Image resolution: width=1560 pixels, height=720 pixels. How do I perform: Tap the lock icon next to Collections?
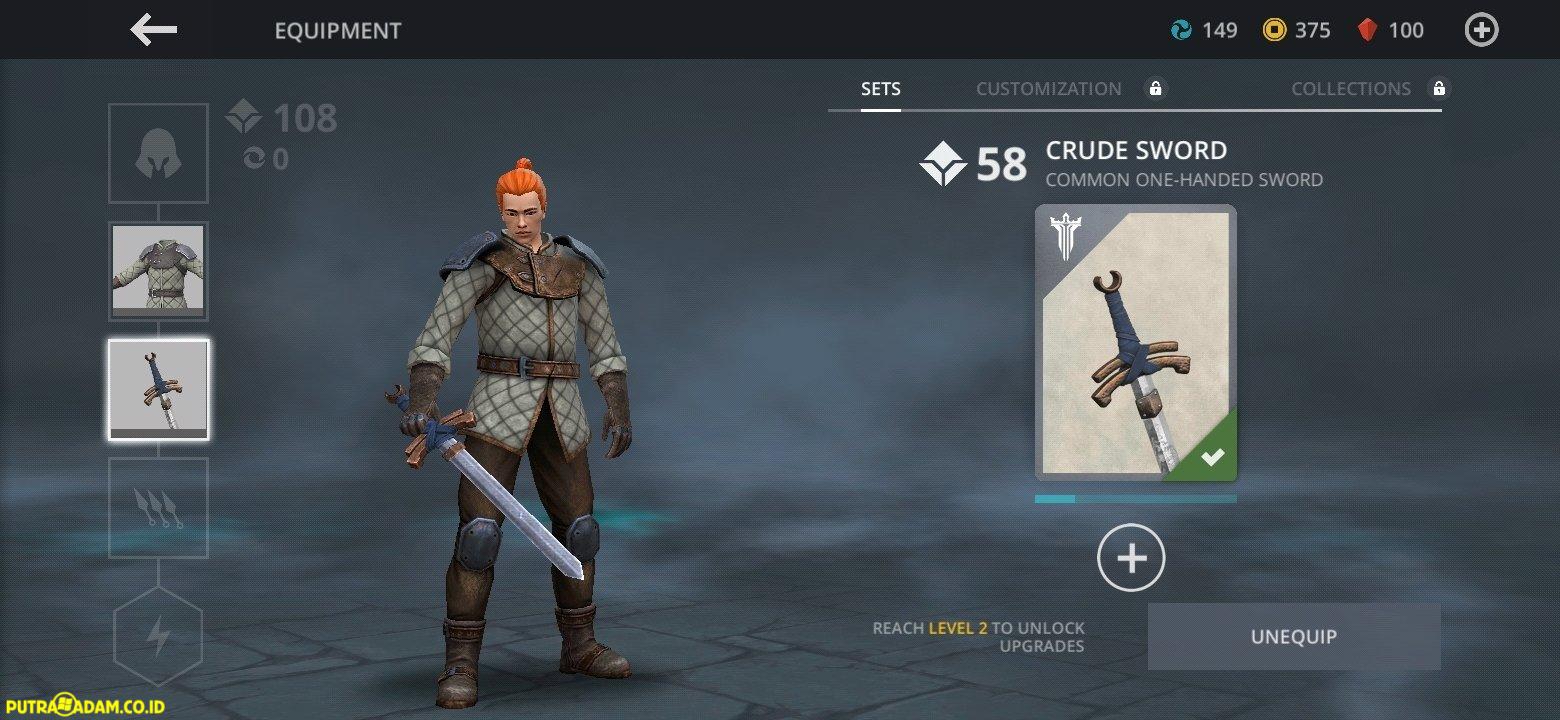(1439, 88)
